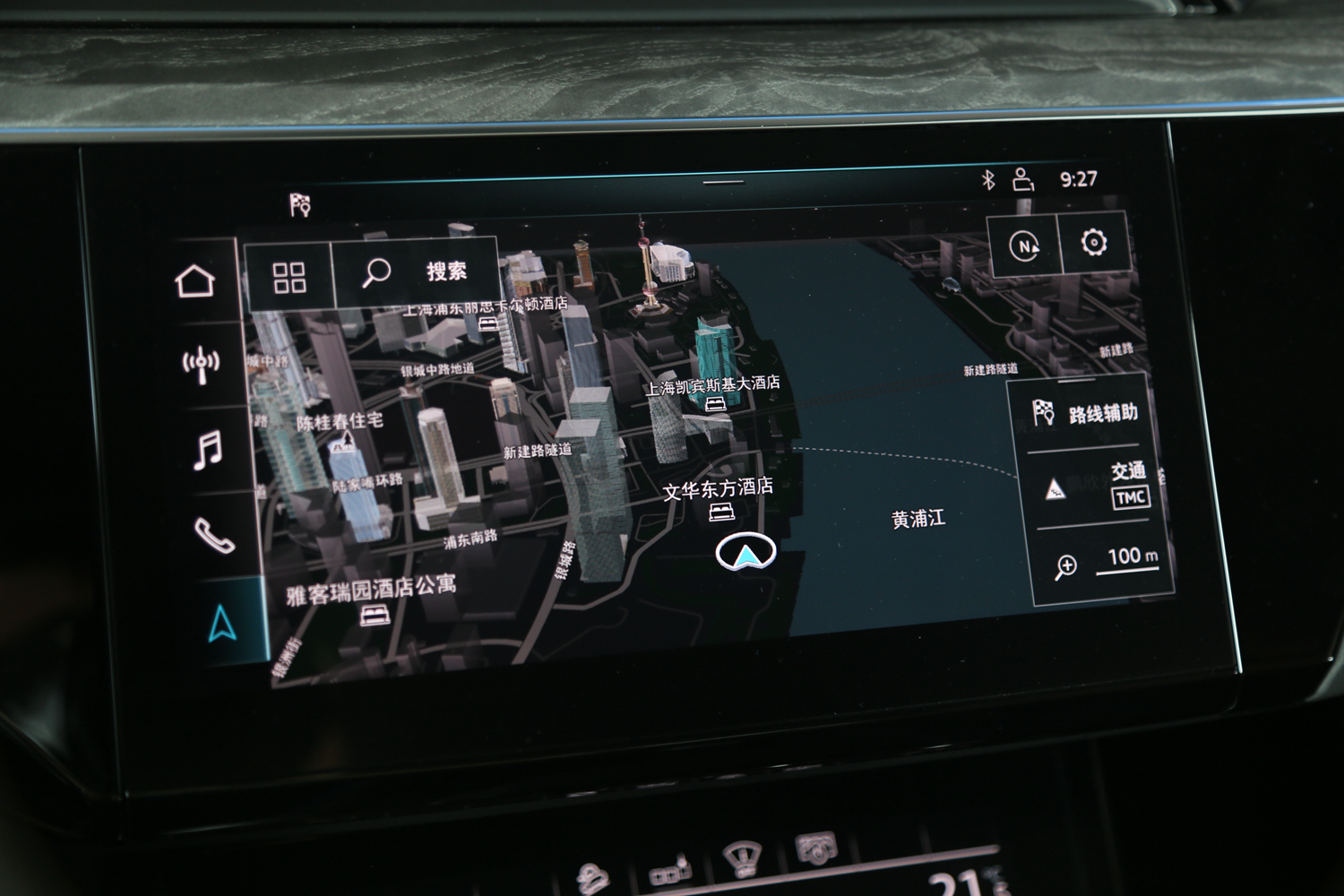This screenshot has height=896, width=1344.
Task: Select the 上海凯宾斯基大酒店 hotel marker
Action: 715,404
